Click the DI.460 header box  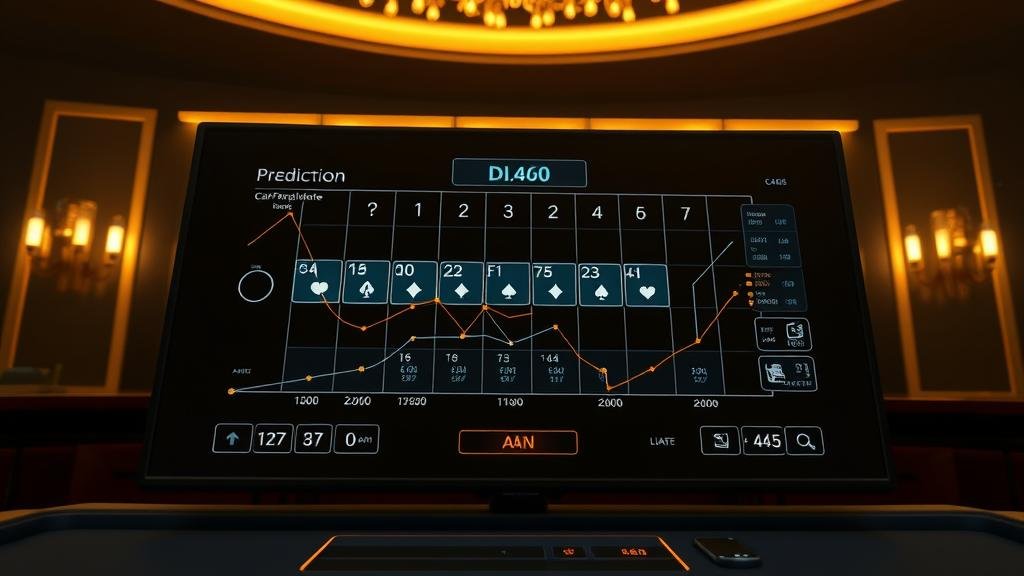[x=519, y=172]
